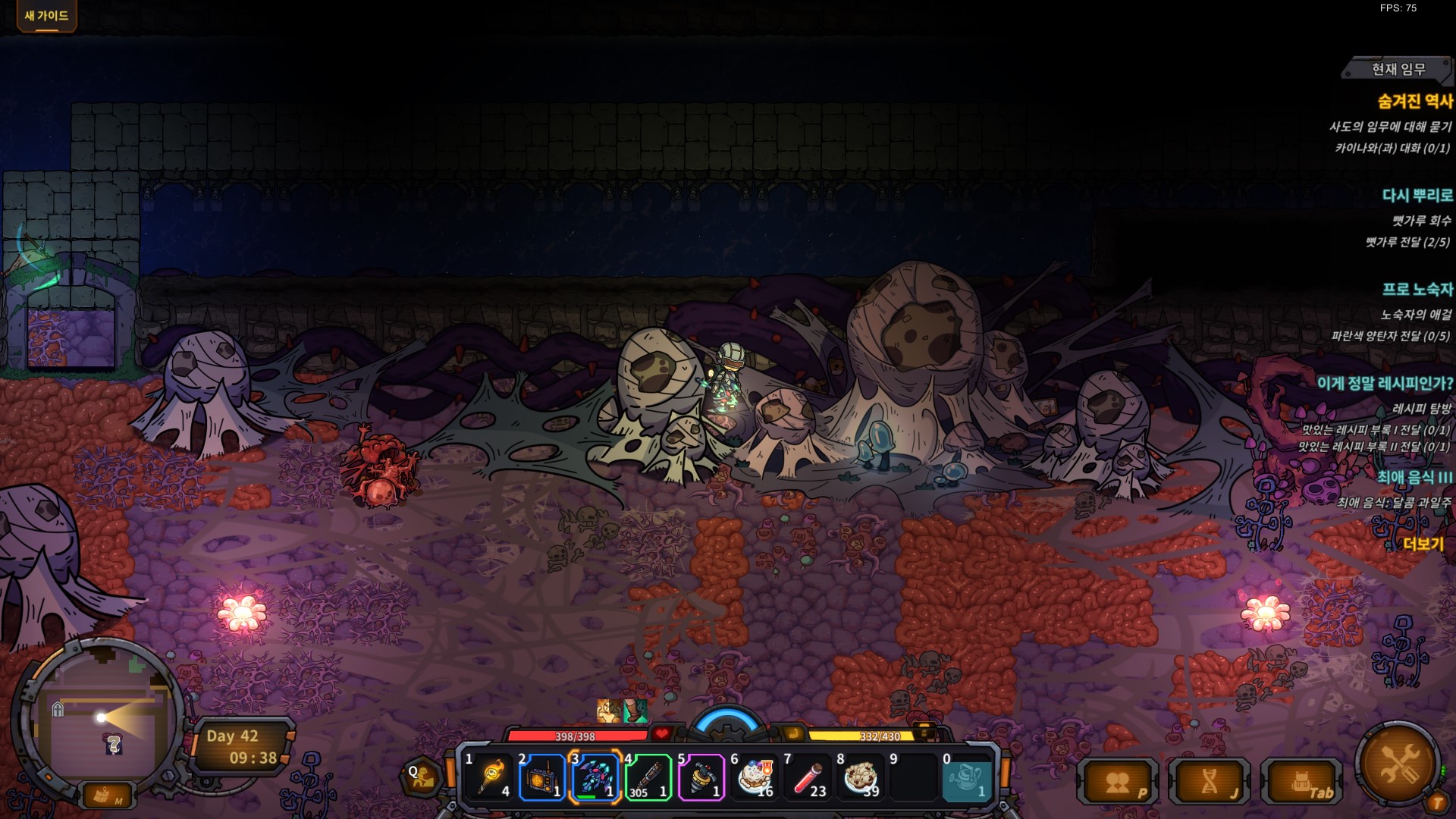Select the 숨겨진 역사 quest entry

(x=1415, y=102)
